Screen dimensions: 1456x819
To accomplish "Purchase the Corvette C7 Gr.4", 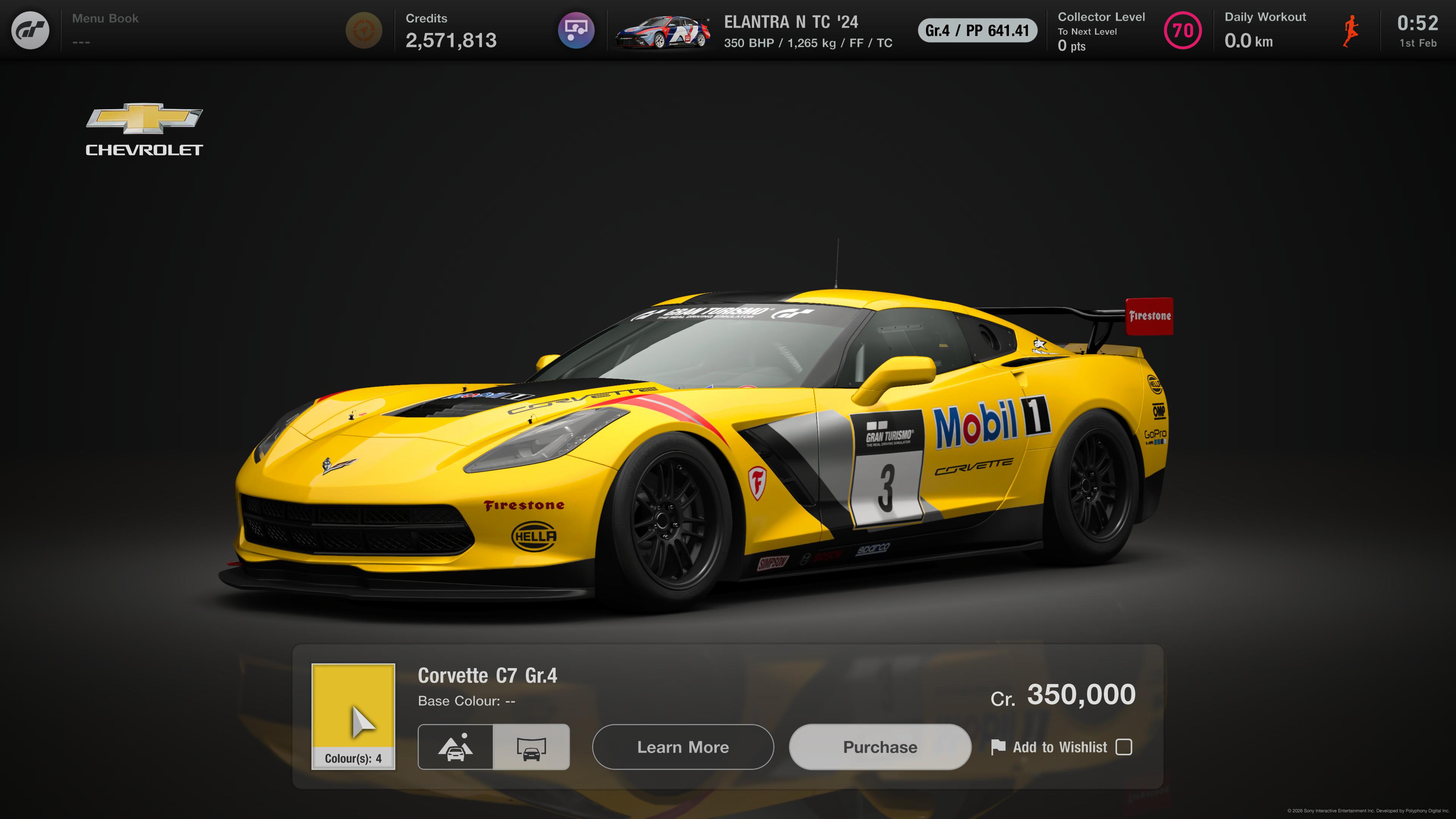I will (880, 747).
